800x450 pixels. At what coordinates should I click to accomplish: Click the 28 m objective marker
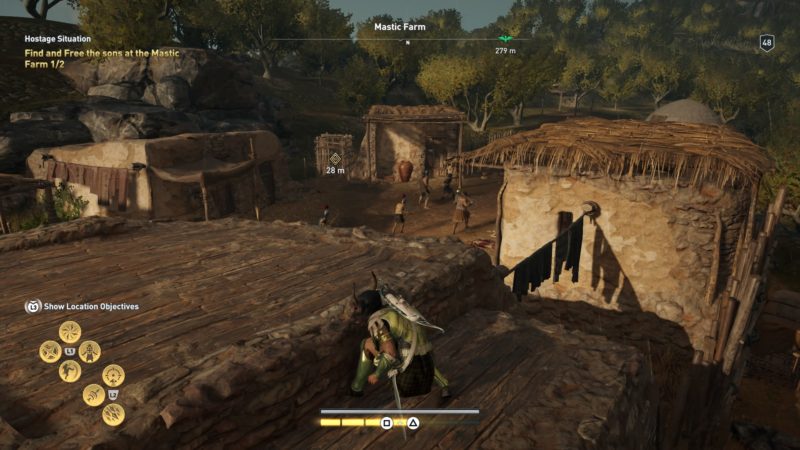click(335, 159)
